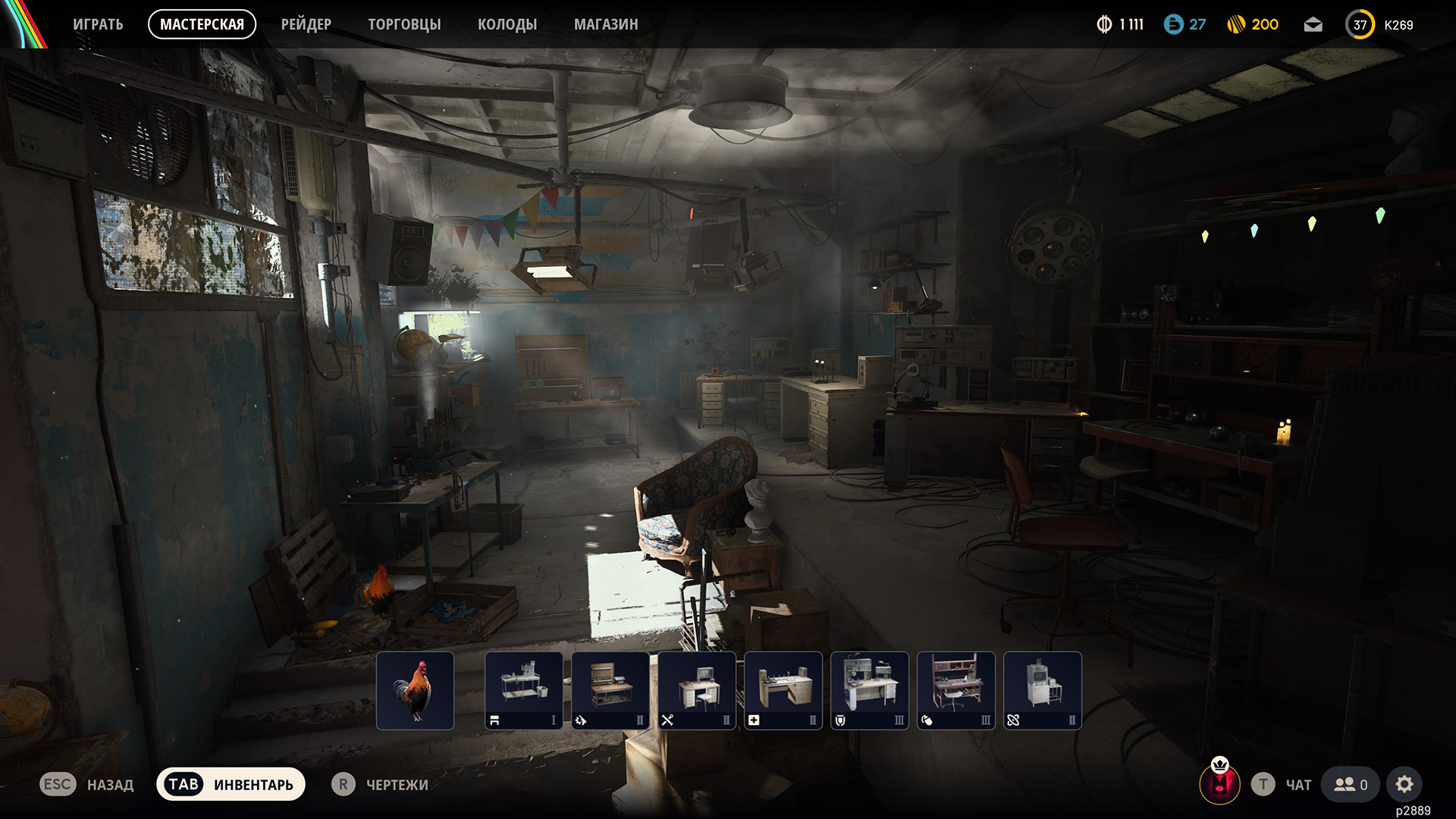Select the rooster pet thumbnail

(x=415, y=690)
